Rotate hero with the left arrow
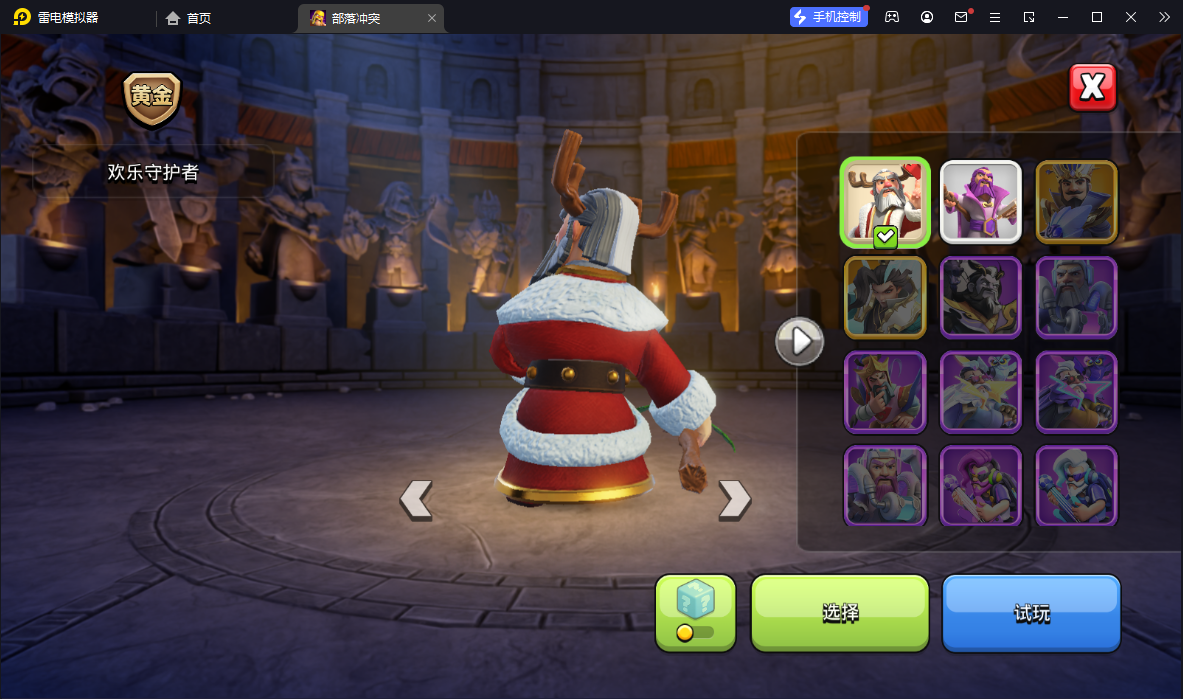Viewport: 1183px width, 699px height. (416, 499)
